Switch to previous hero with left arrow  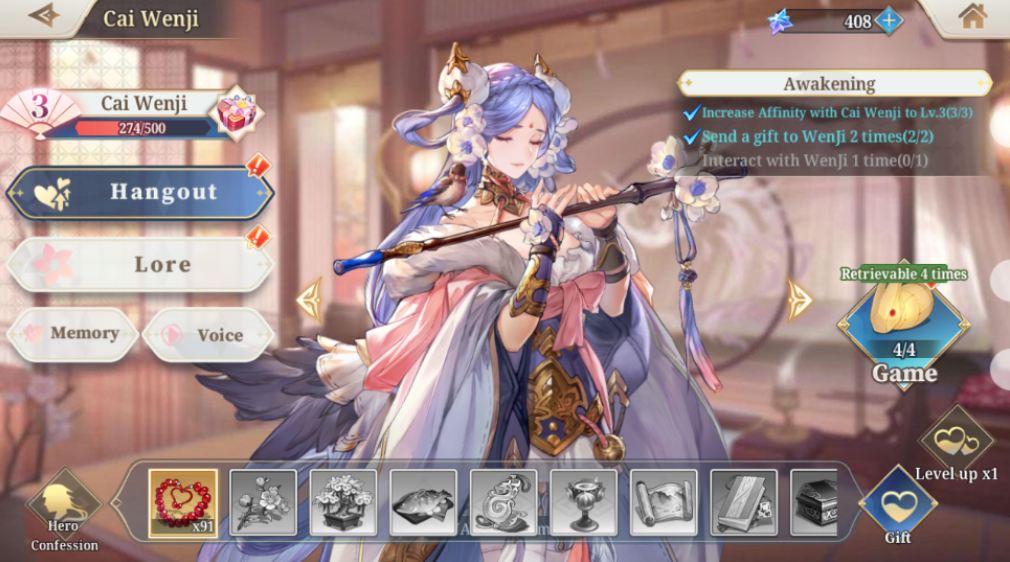pos(310,298)
